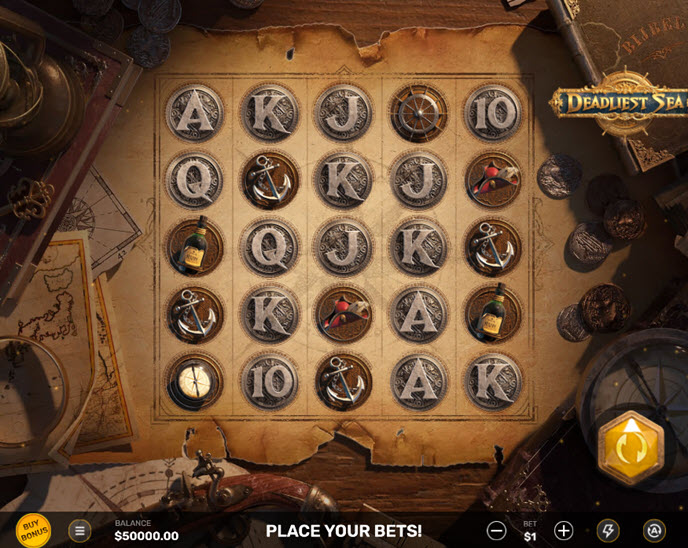Viewport: 688px width, 548px height.
Task: Open the autoplay spin options
Action: (654, 530)
